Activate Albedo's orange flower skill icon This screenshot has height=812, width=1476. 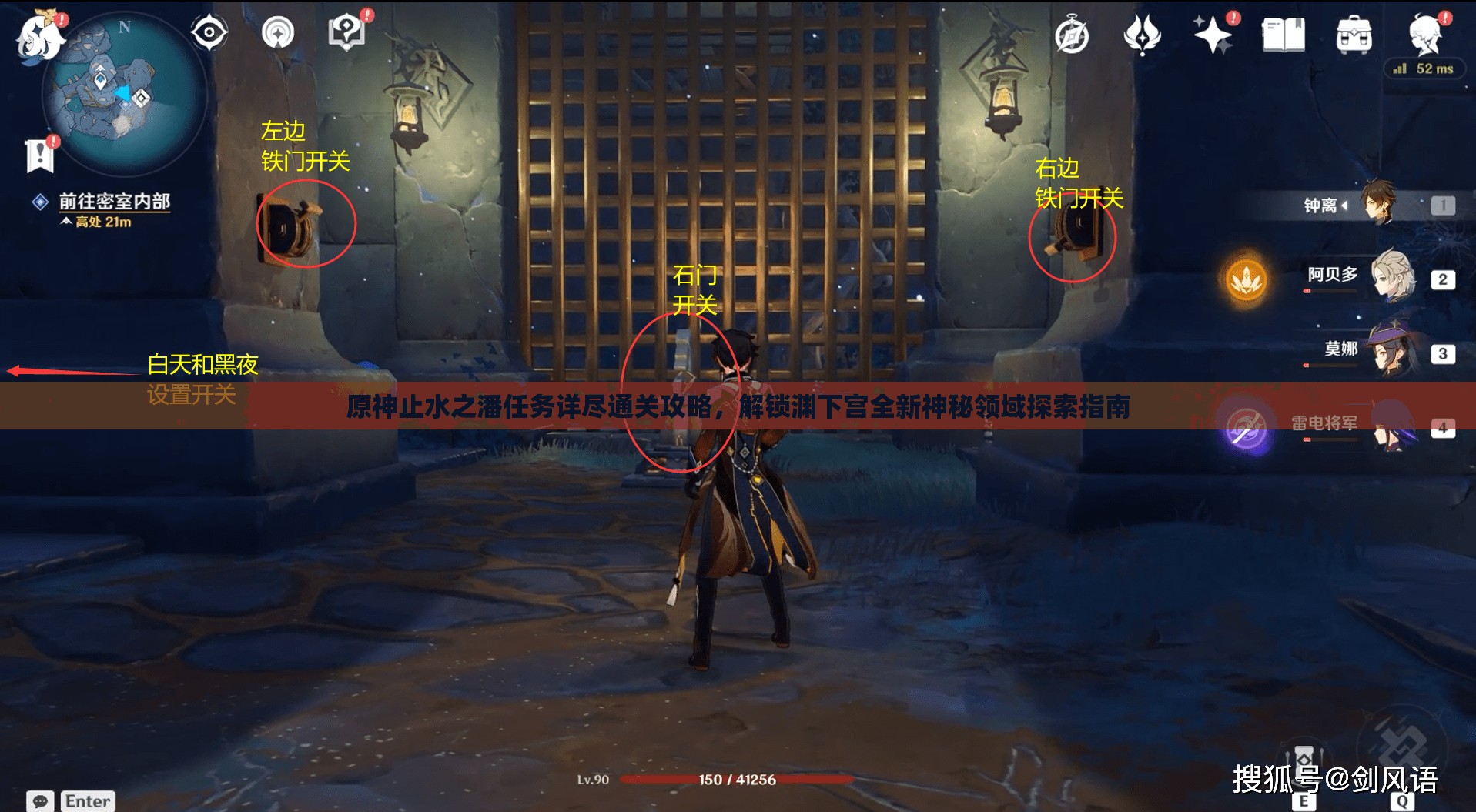[1246, 279]
